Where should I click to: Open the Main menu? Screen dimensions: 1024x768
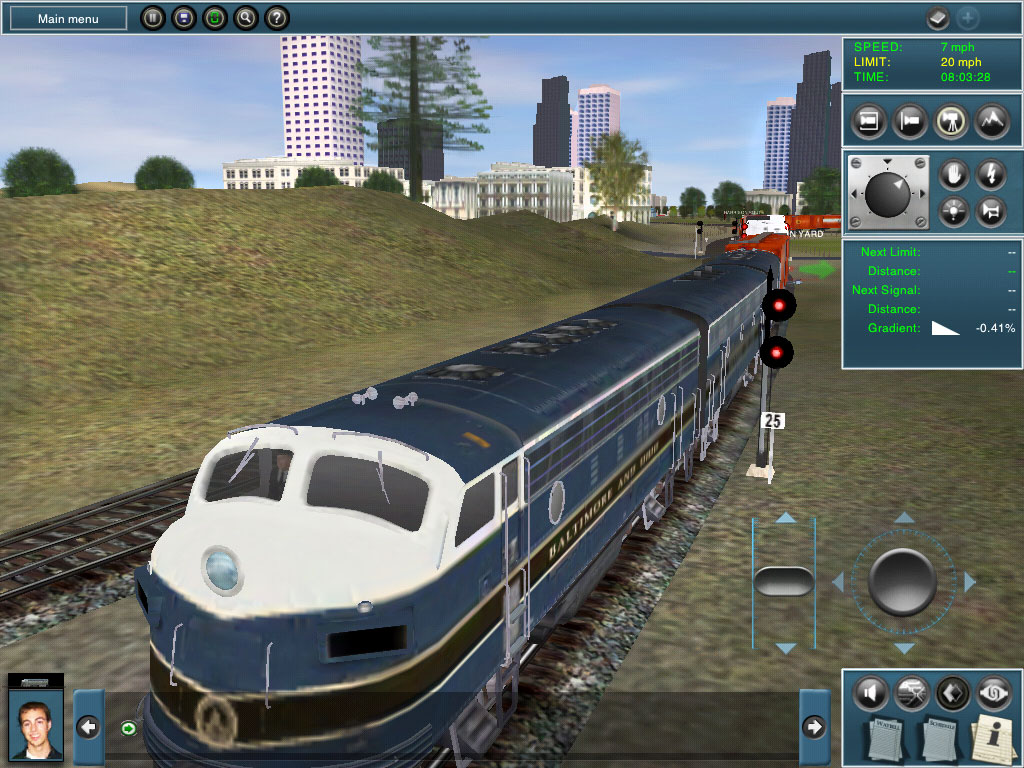tap(69, 18)
